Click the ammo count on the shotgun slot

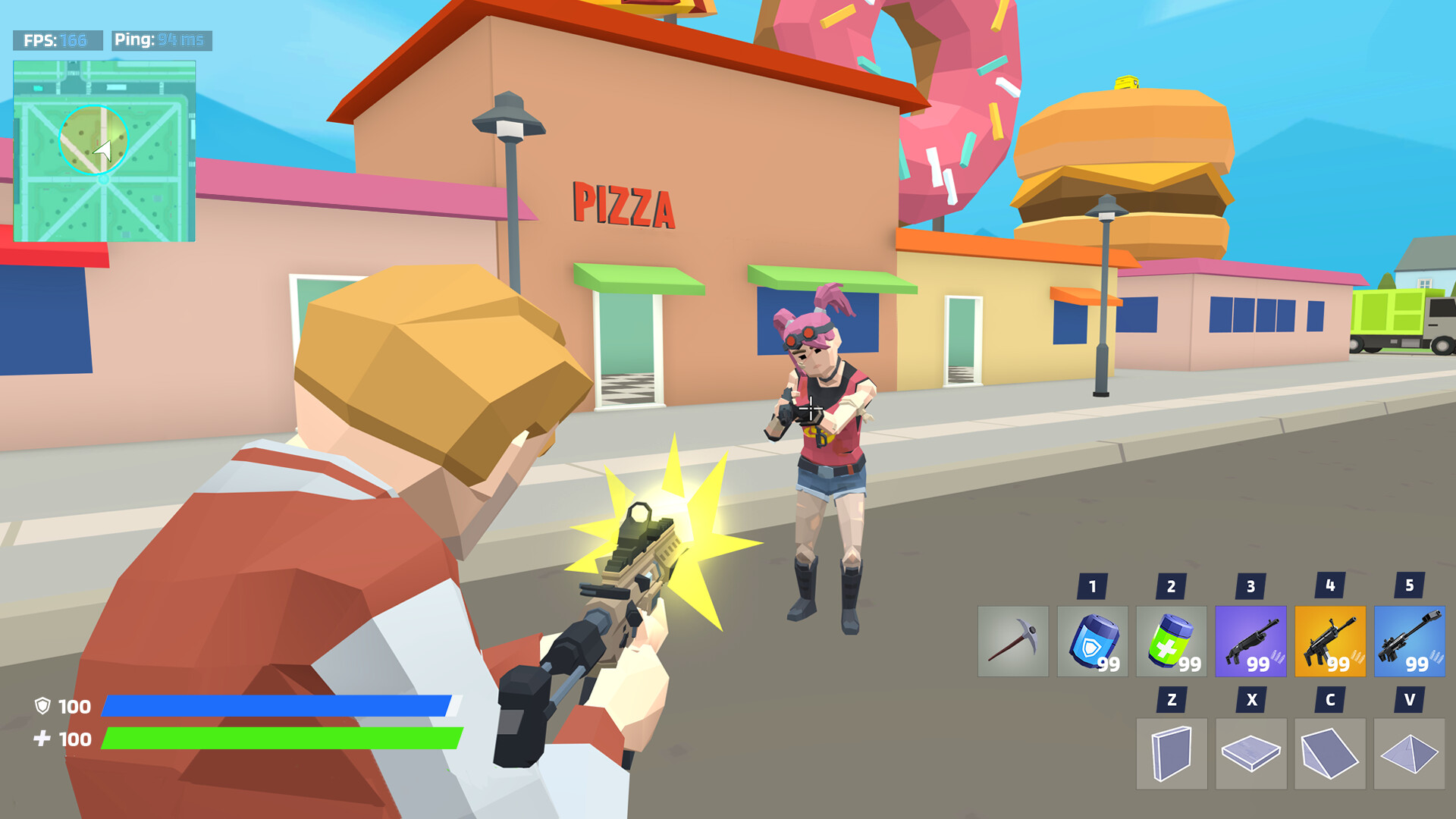coord(1258,664)
